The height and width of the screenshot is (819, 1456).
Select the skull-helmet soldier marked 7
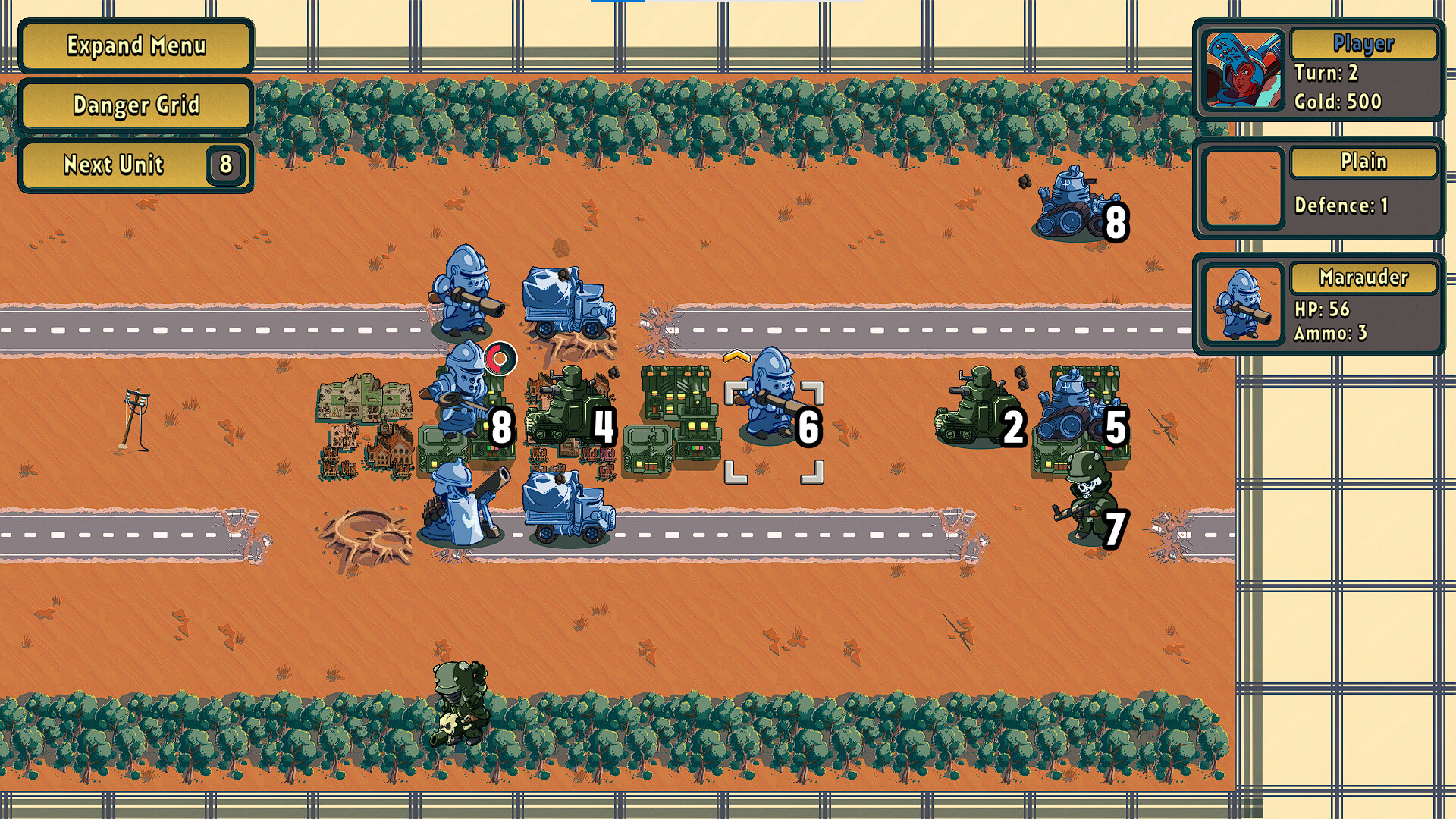point(1086,497)
